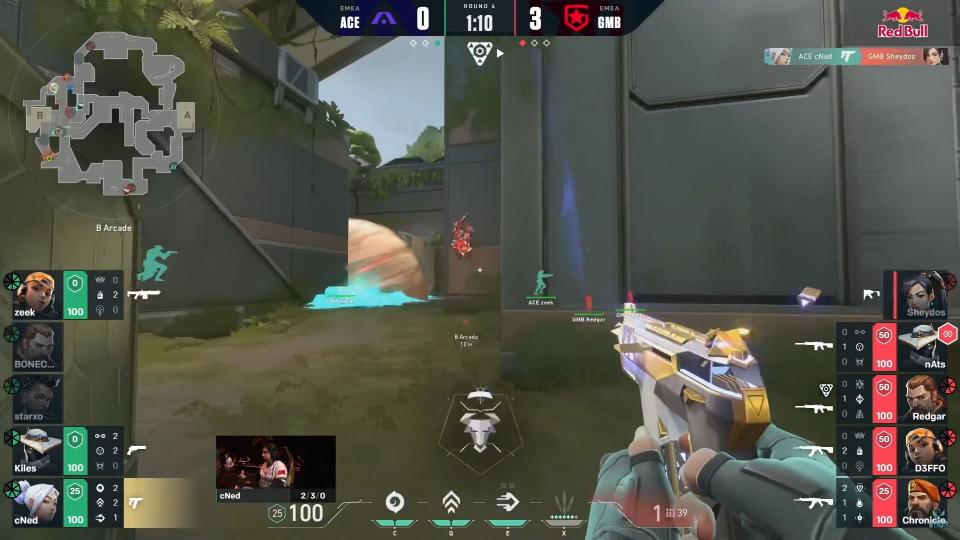Choose starxo's player portrait

coord(38,398)
